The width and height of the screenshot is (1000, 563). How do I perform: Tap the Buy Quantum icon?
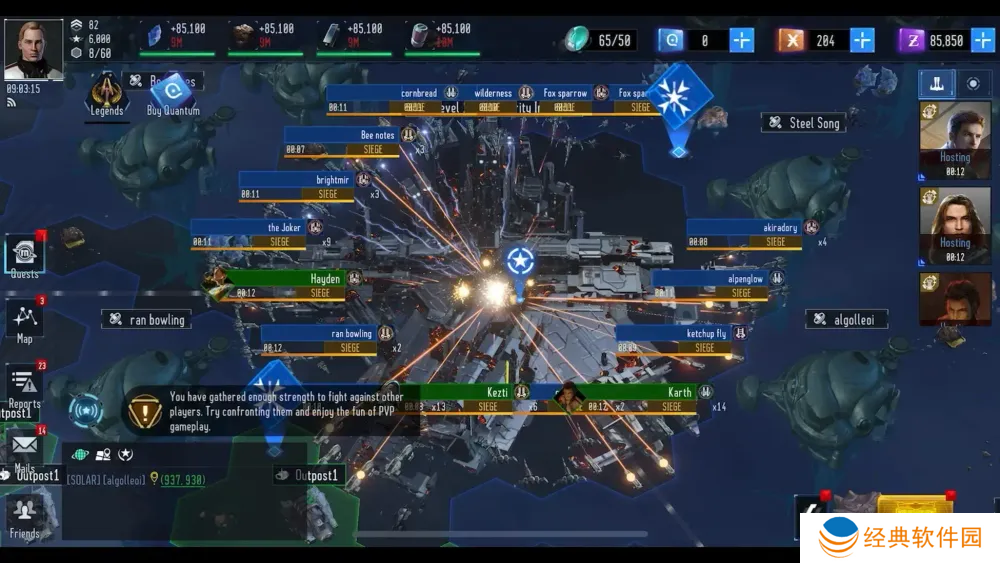(x=173, y=93)
